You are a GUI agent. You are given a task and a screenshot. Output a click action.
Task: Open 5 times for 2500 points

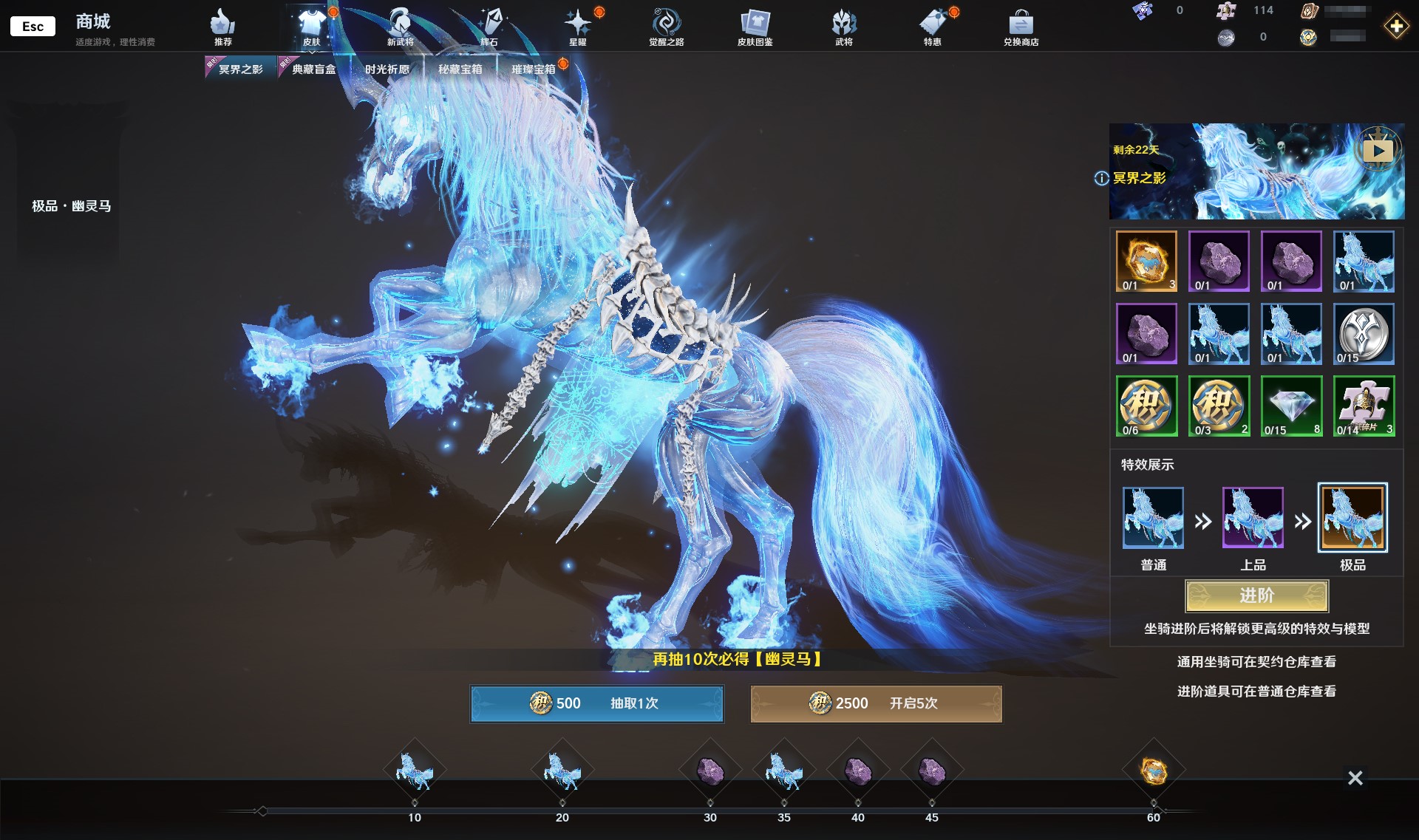pos(876,703)
